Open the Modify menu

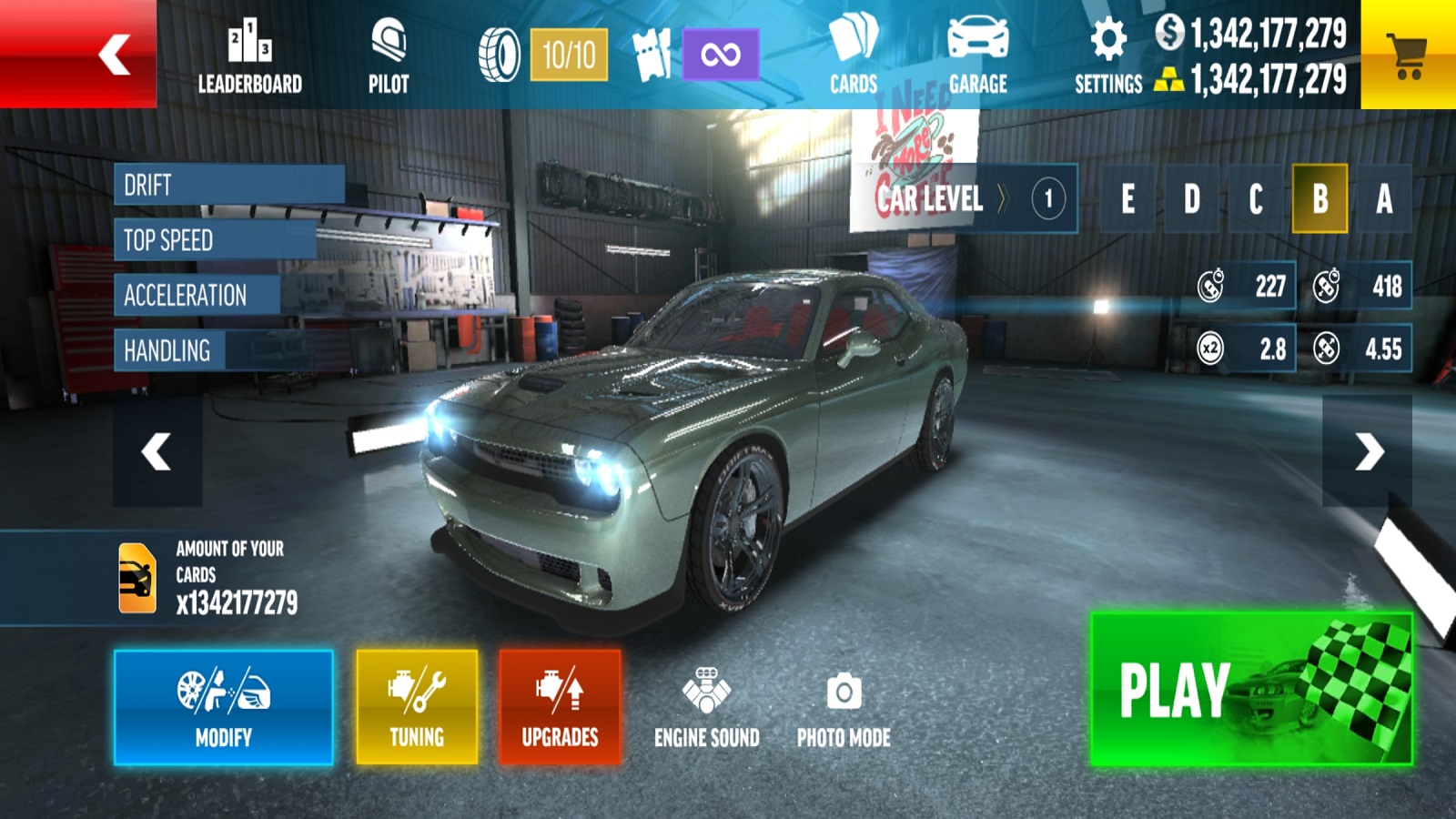tap(224, 707)
